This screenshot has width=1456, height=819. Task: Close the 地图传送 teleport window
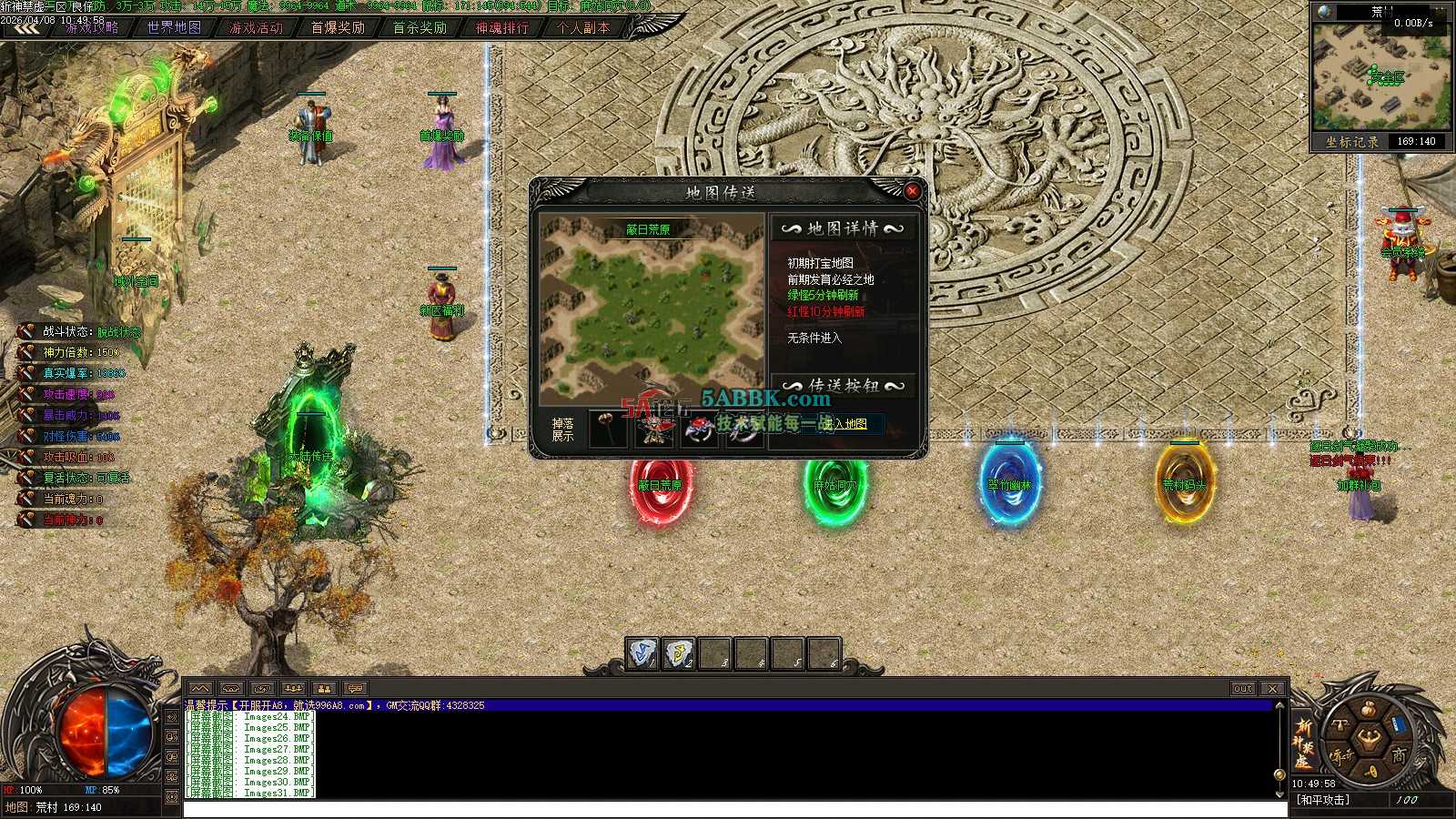coord(912,191)
